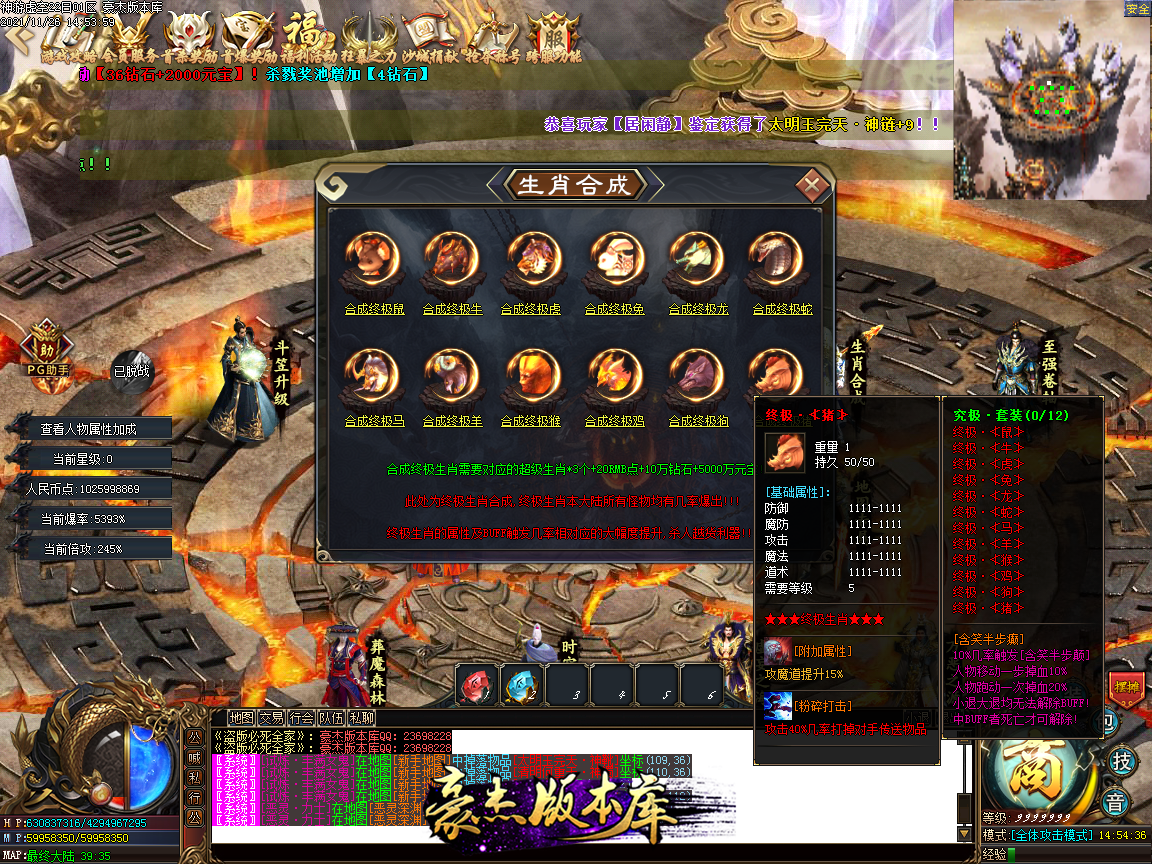Activate the PG助手 assistant button

click(48, 348)
